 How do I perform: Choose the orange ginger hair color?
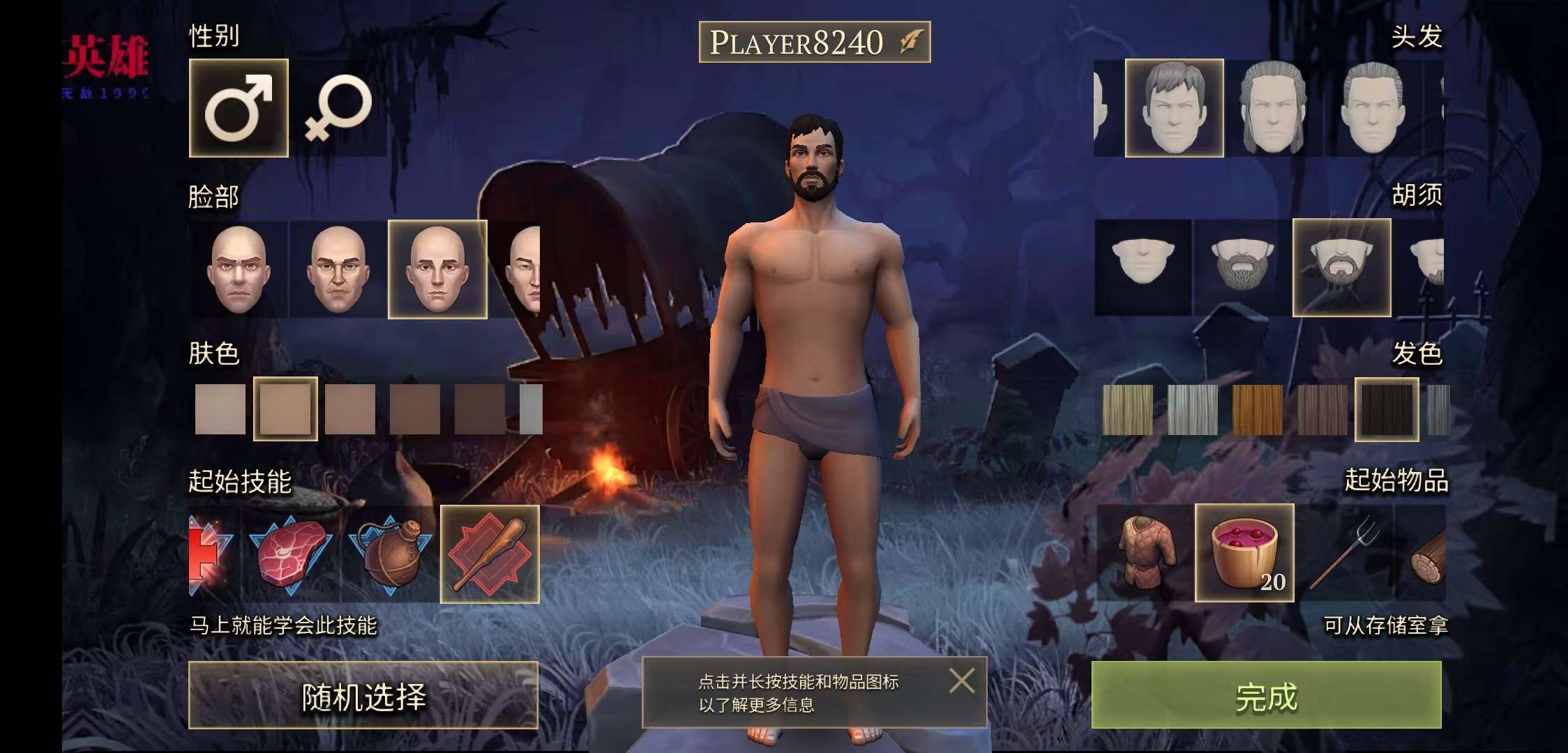coord(1257,409)
